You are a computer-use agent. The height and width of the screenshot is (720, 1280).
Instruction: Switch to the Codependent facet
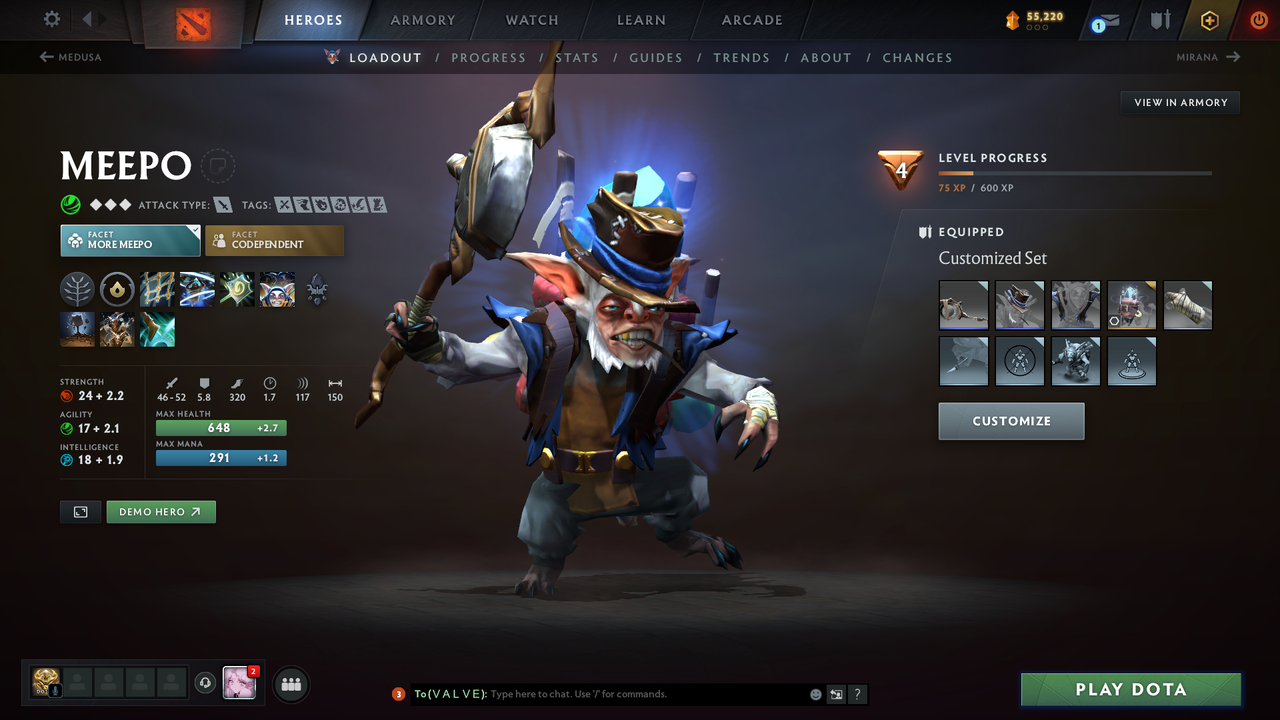[274, 240]
